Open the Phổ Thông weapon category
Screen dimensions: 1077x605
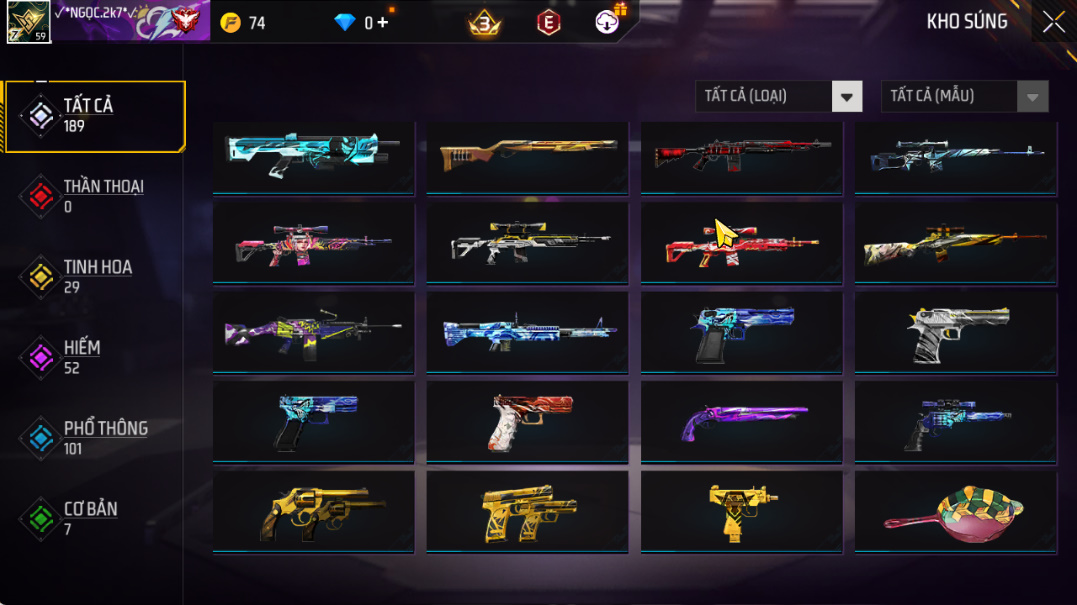(95, 438)
